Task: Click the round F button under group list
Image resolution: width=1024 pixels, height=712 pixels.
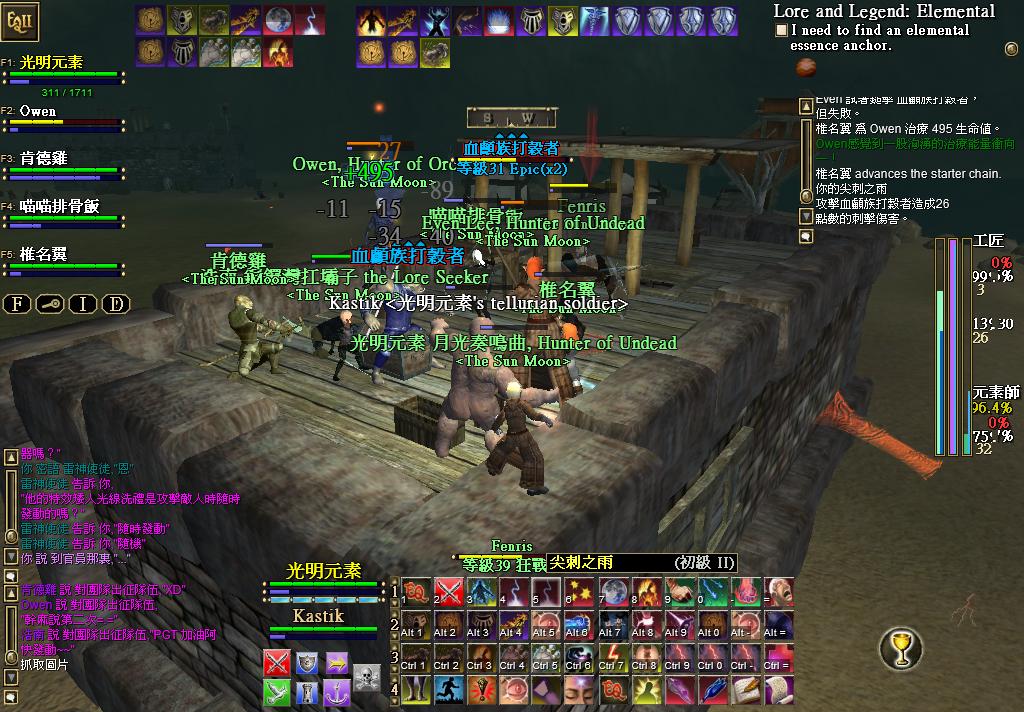Action: [17, 304]
